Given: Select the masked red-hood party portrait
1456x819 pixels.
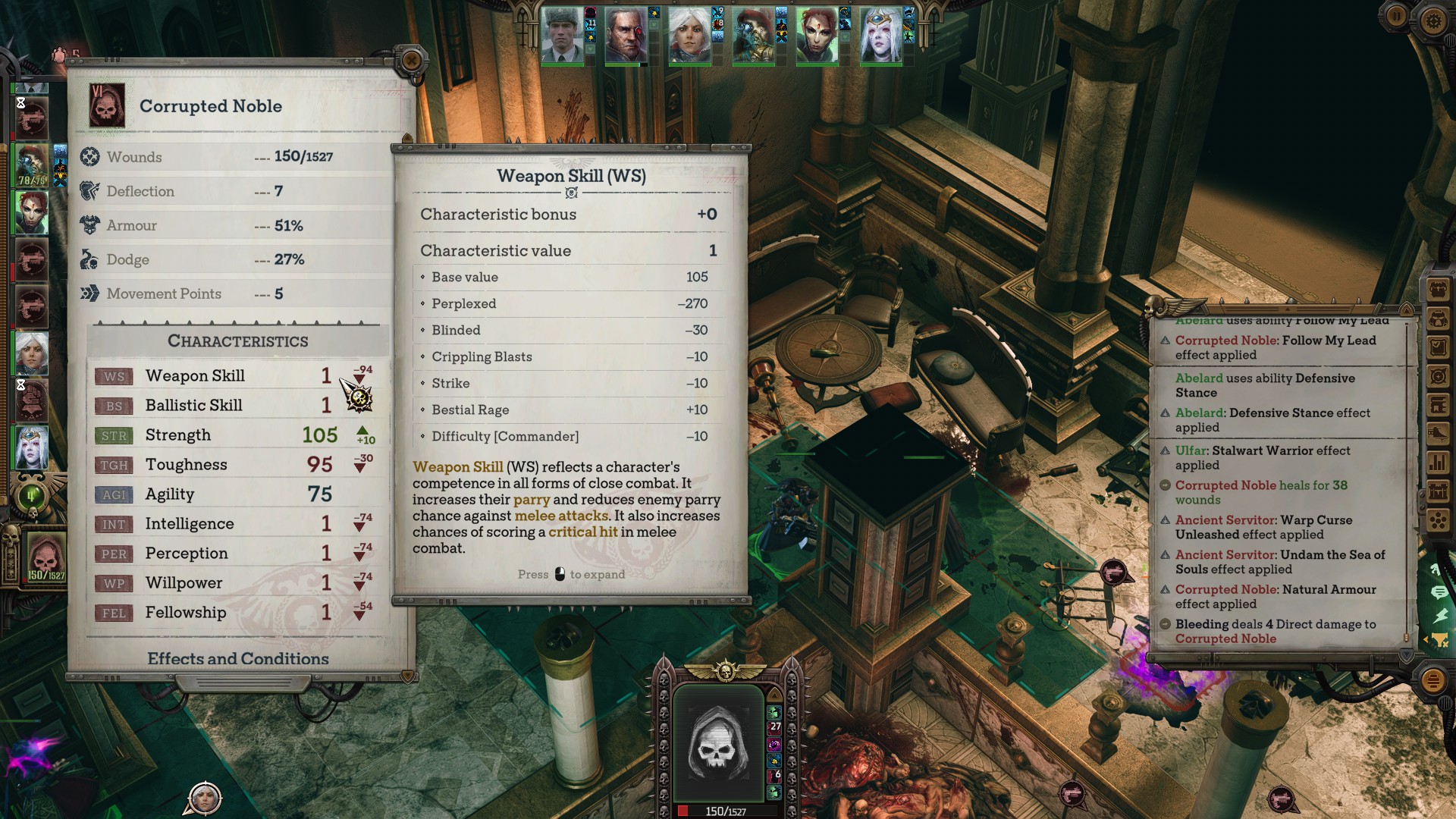Looking at the screenshot, I should click(753, 36).
